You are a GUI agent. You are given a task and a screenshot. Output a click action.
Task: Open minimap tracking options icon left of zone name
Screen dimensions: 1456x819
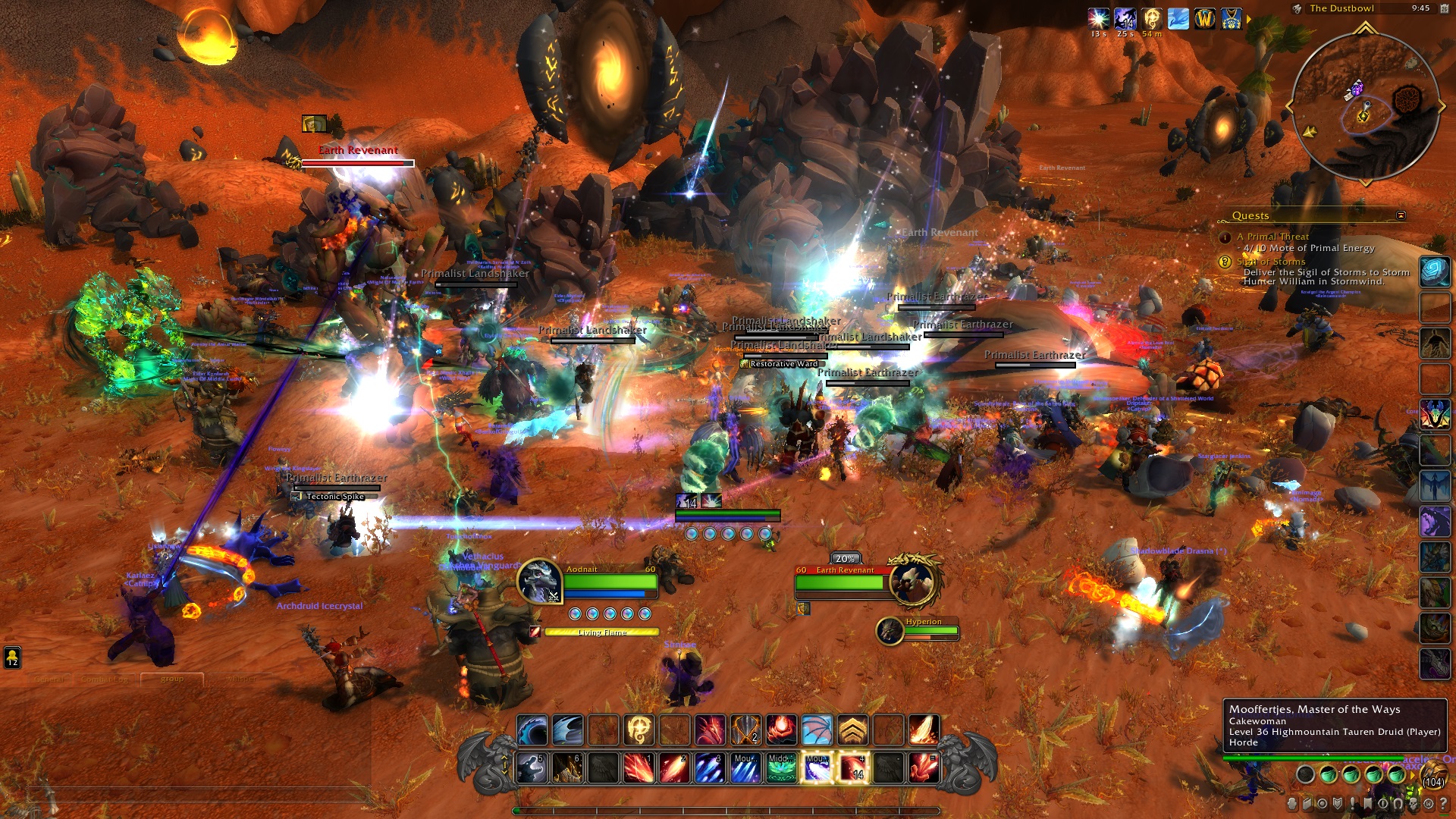1298,8
